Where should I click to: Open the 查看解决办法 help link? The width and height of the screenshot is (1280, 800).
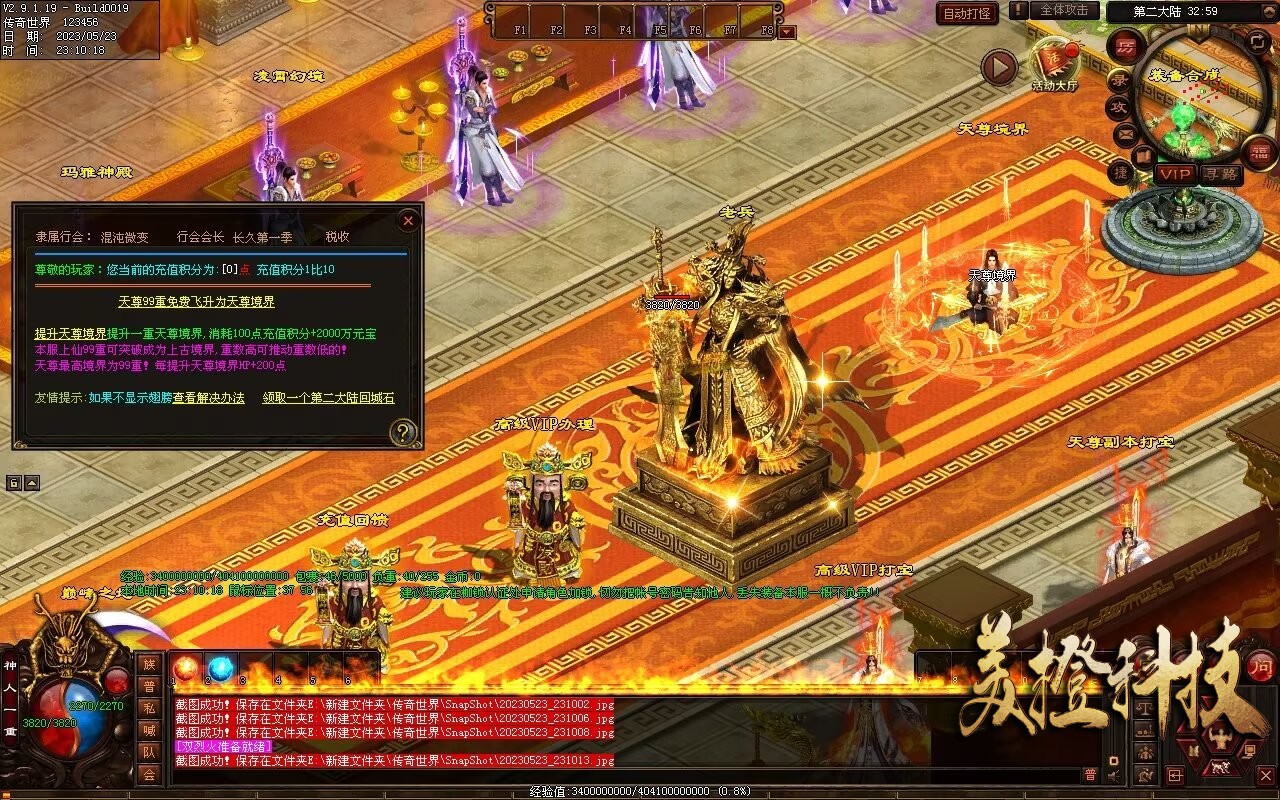208,397
